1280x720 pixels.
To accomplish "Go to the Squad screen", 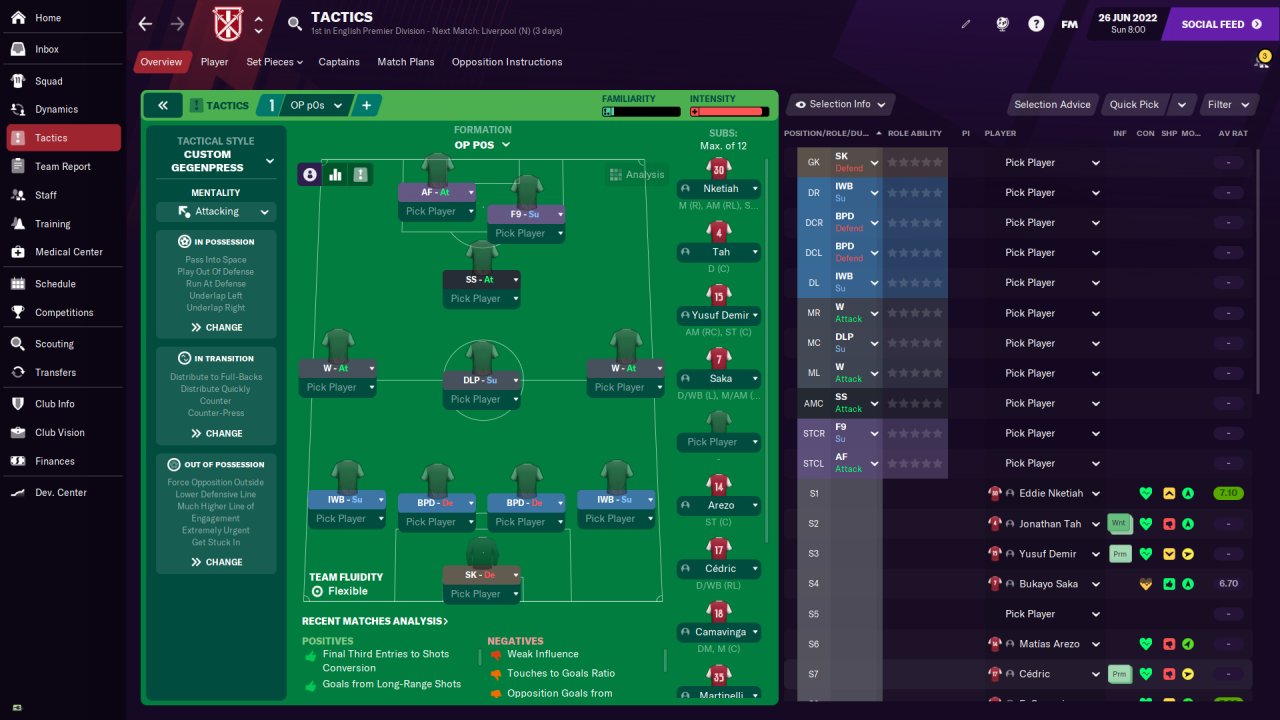I will pos(48,81).
